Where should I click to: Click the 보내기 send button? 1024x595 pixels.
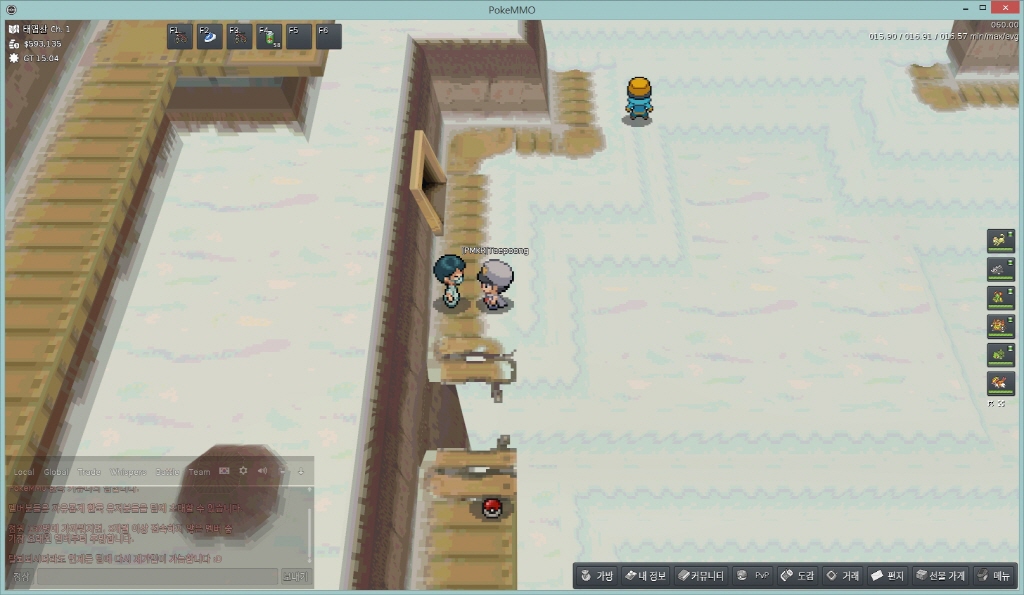point(296,577)
